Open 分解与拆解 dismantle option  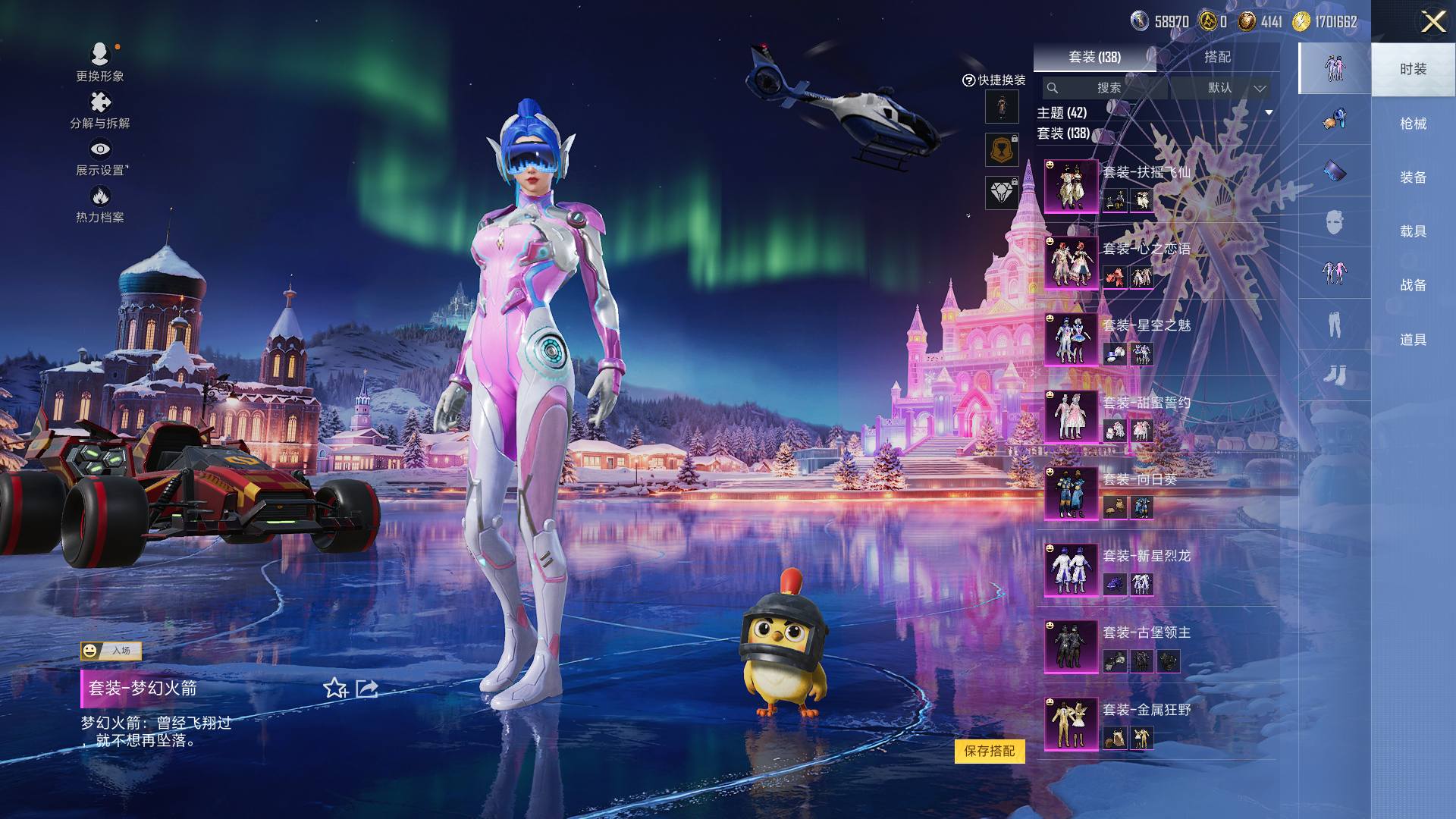point(100,110)
